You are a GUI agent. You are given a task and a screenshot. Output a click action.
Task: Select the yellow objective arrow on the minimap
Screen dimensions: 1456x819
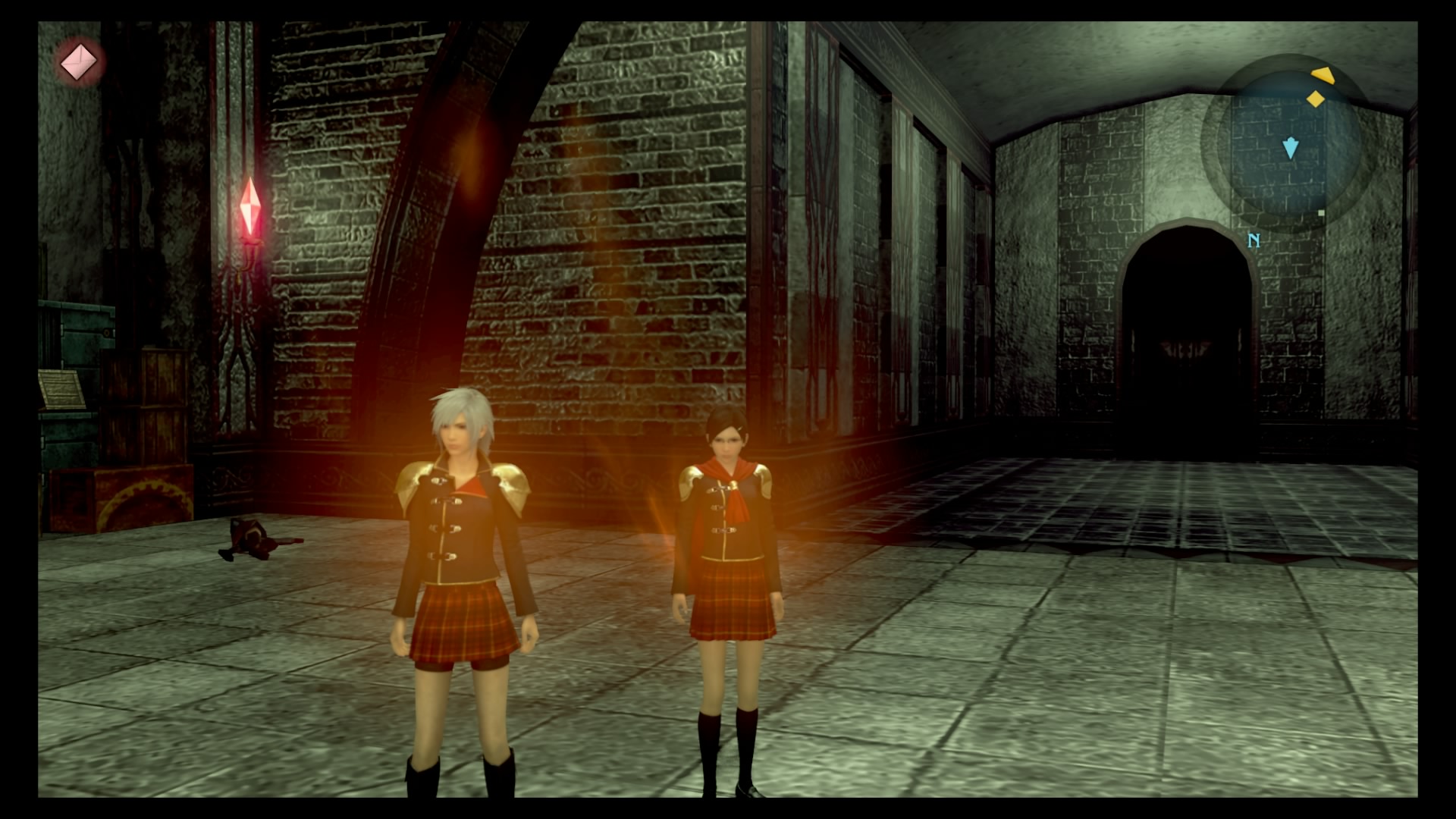(1322, 75)
